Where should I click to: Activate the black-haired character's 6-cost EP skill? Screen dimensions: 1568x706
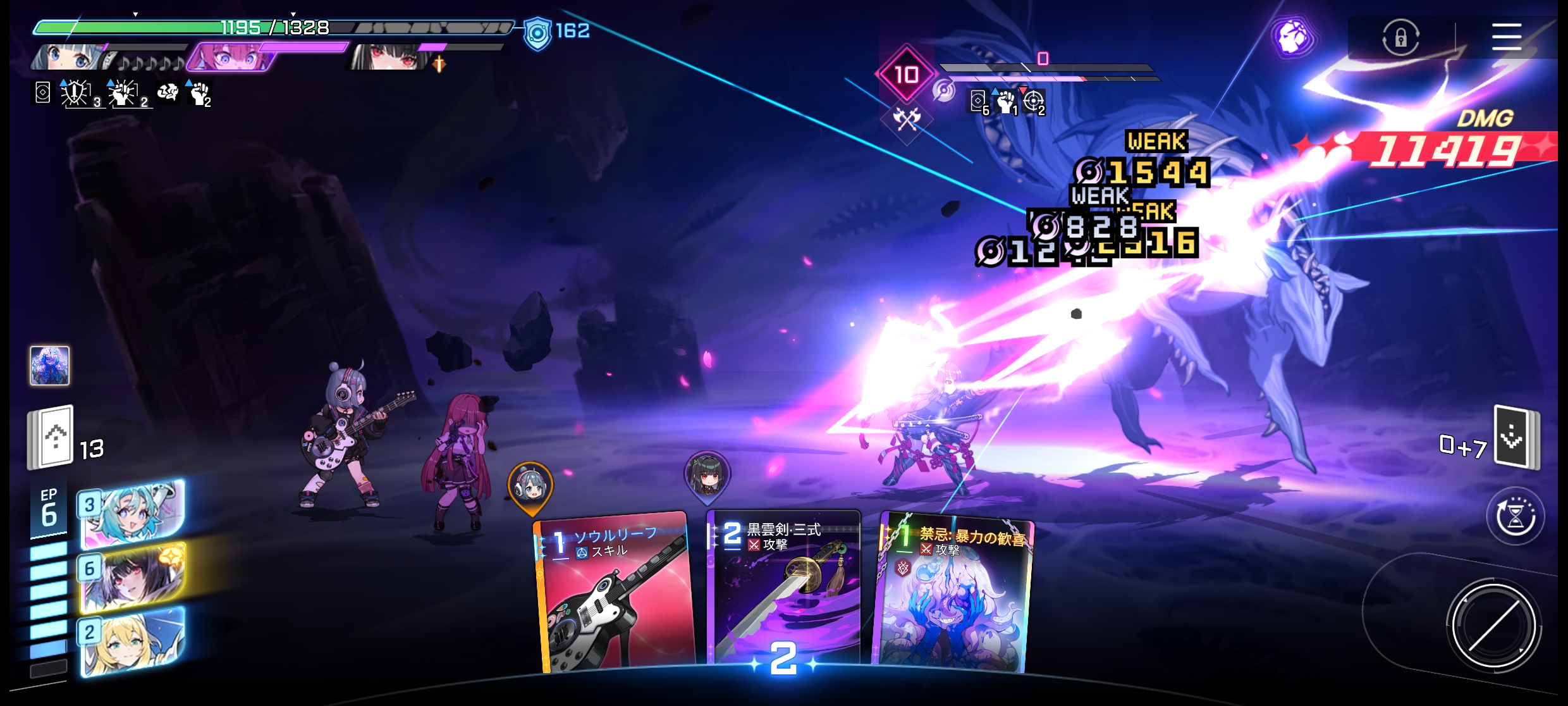click(133, 578)
